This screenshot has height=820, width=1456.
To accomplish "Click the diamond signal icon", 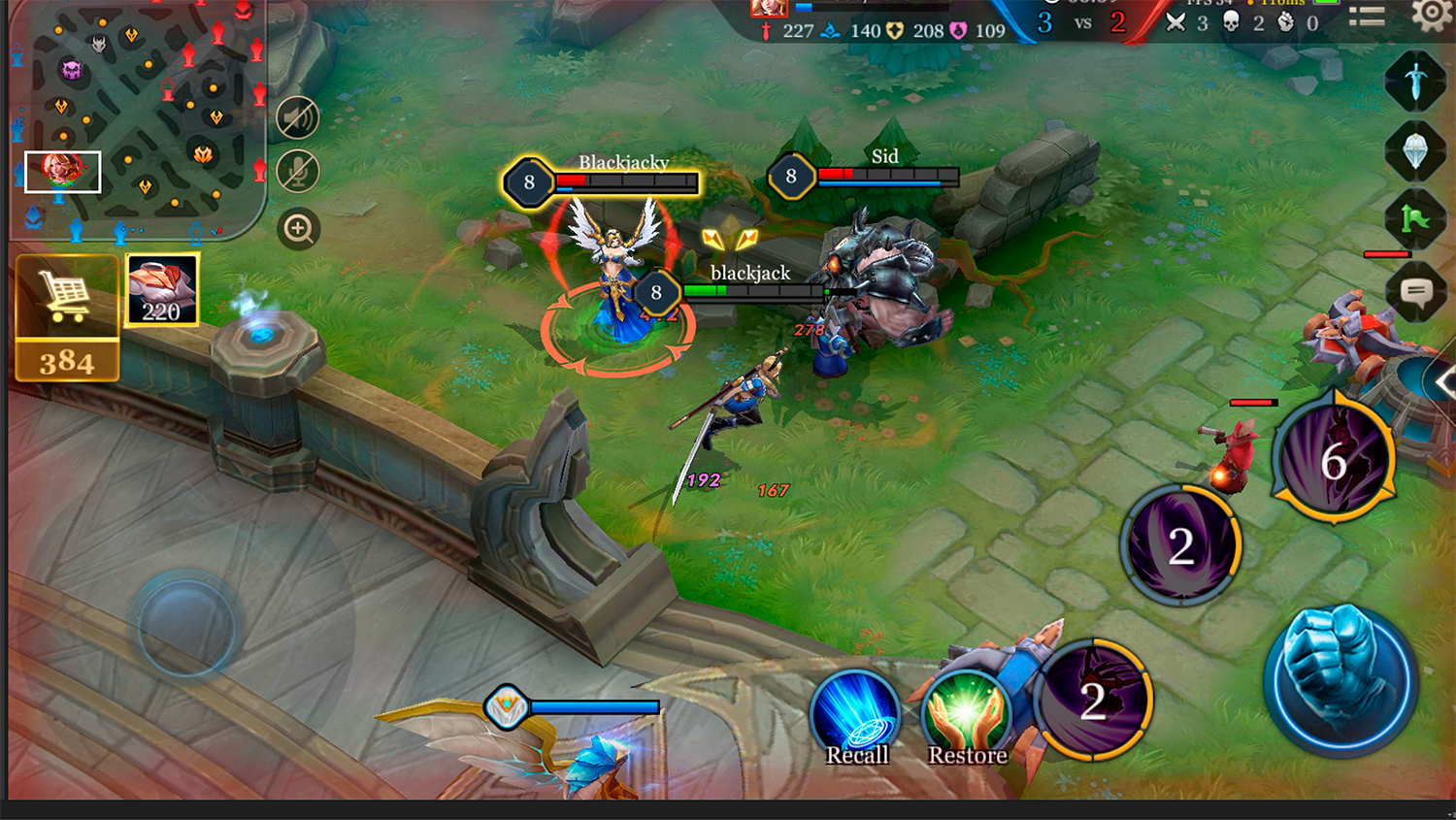I will point(1415,151).
